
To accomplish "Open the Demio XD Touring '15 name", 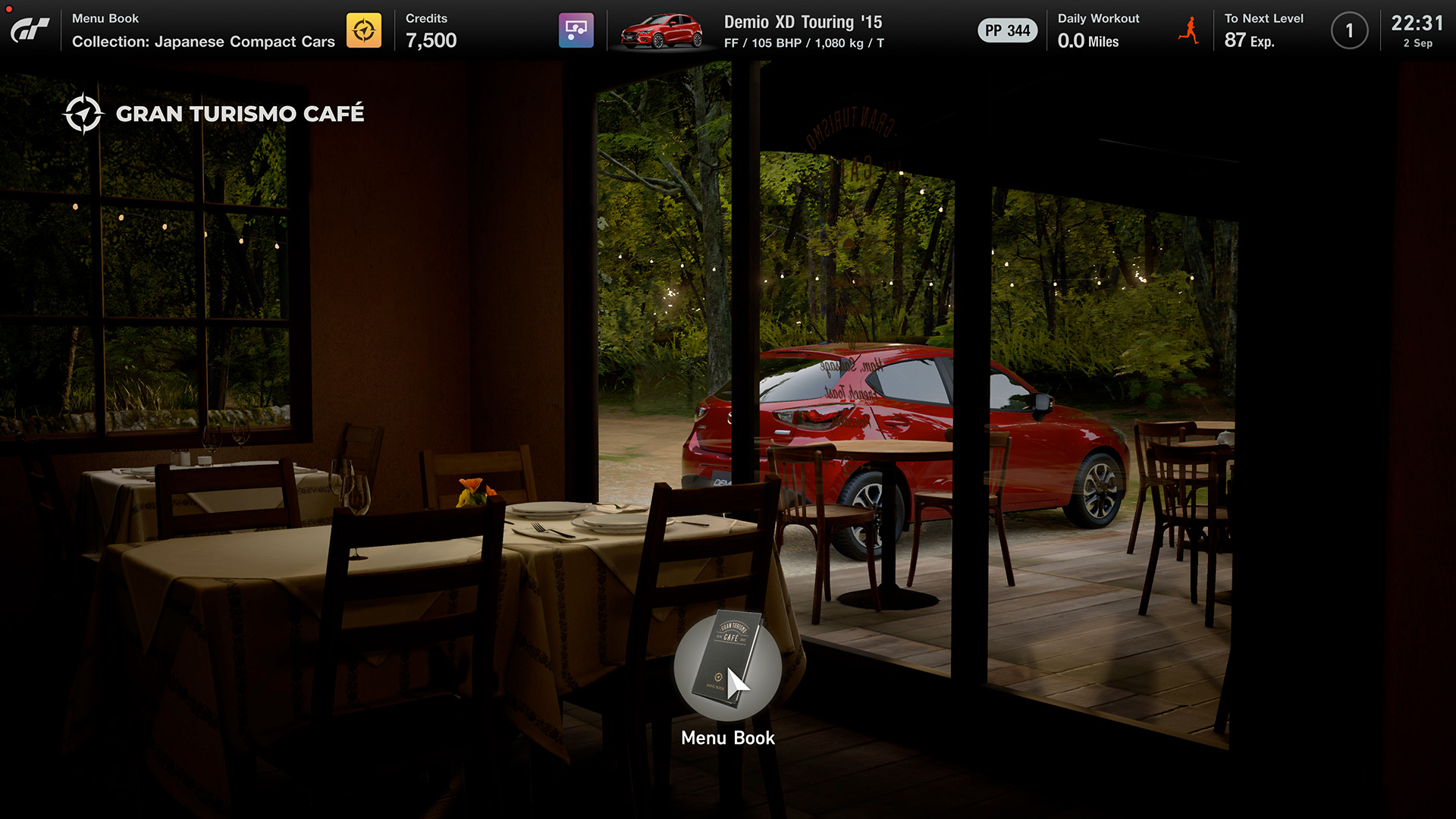I will [802, 22].
